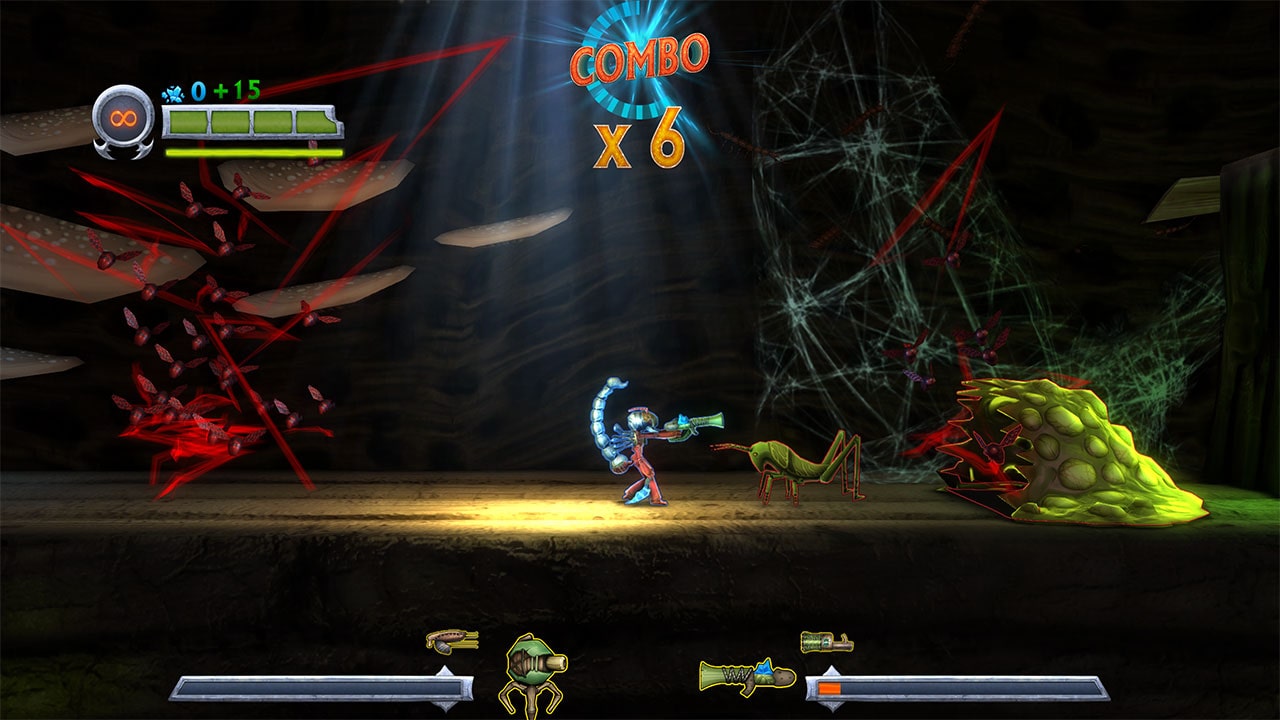The width and height of the screenshot is (1280, 720).
Task: Click the yellow experience bar
Action: coord(251,153)
